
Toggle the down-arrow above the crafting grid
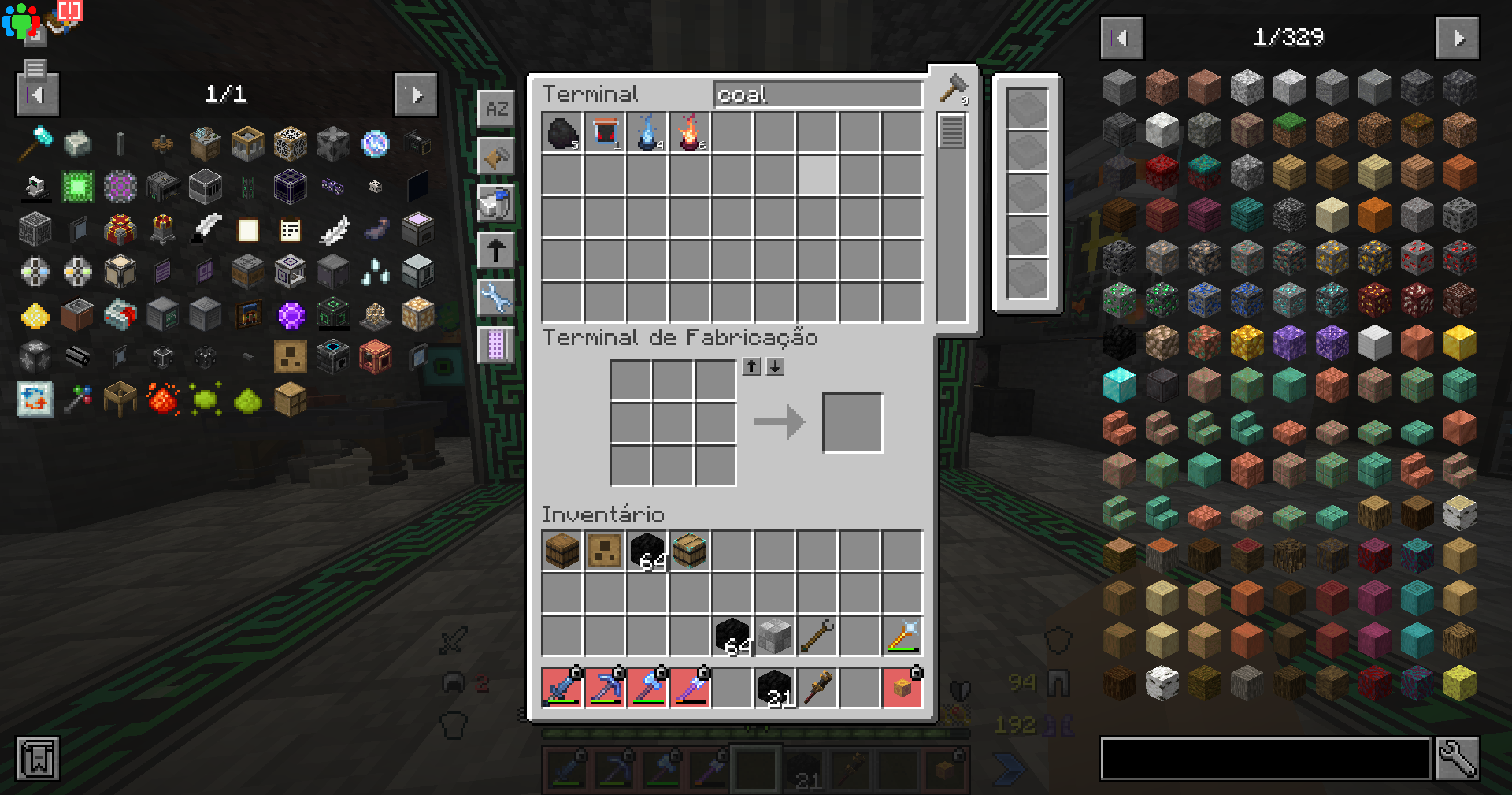[x=775, y=366]
